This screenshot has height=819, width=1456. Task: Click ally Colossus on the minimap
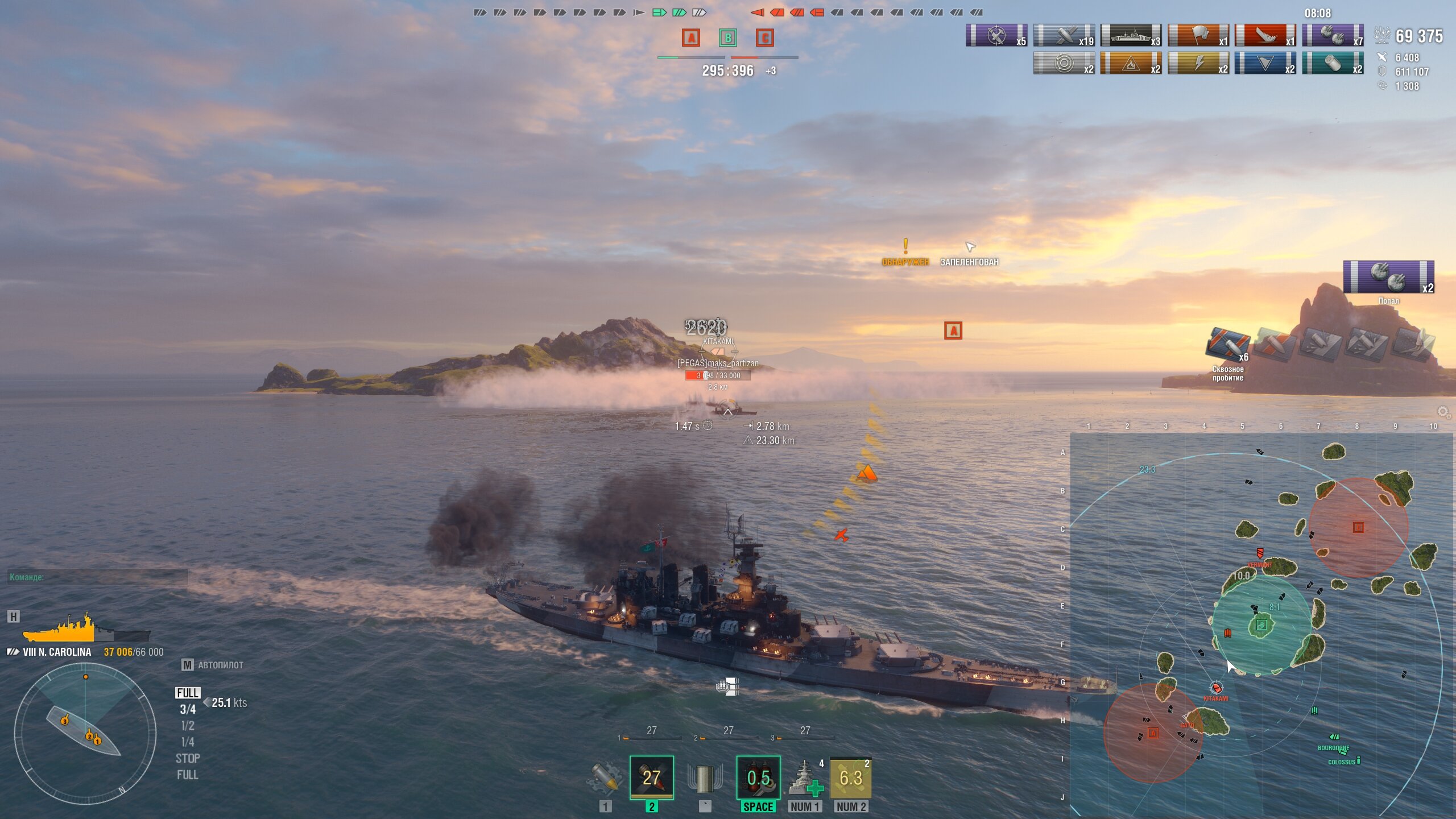pyautogui.click(x=1358, y=760)
